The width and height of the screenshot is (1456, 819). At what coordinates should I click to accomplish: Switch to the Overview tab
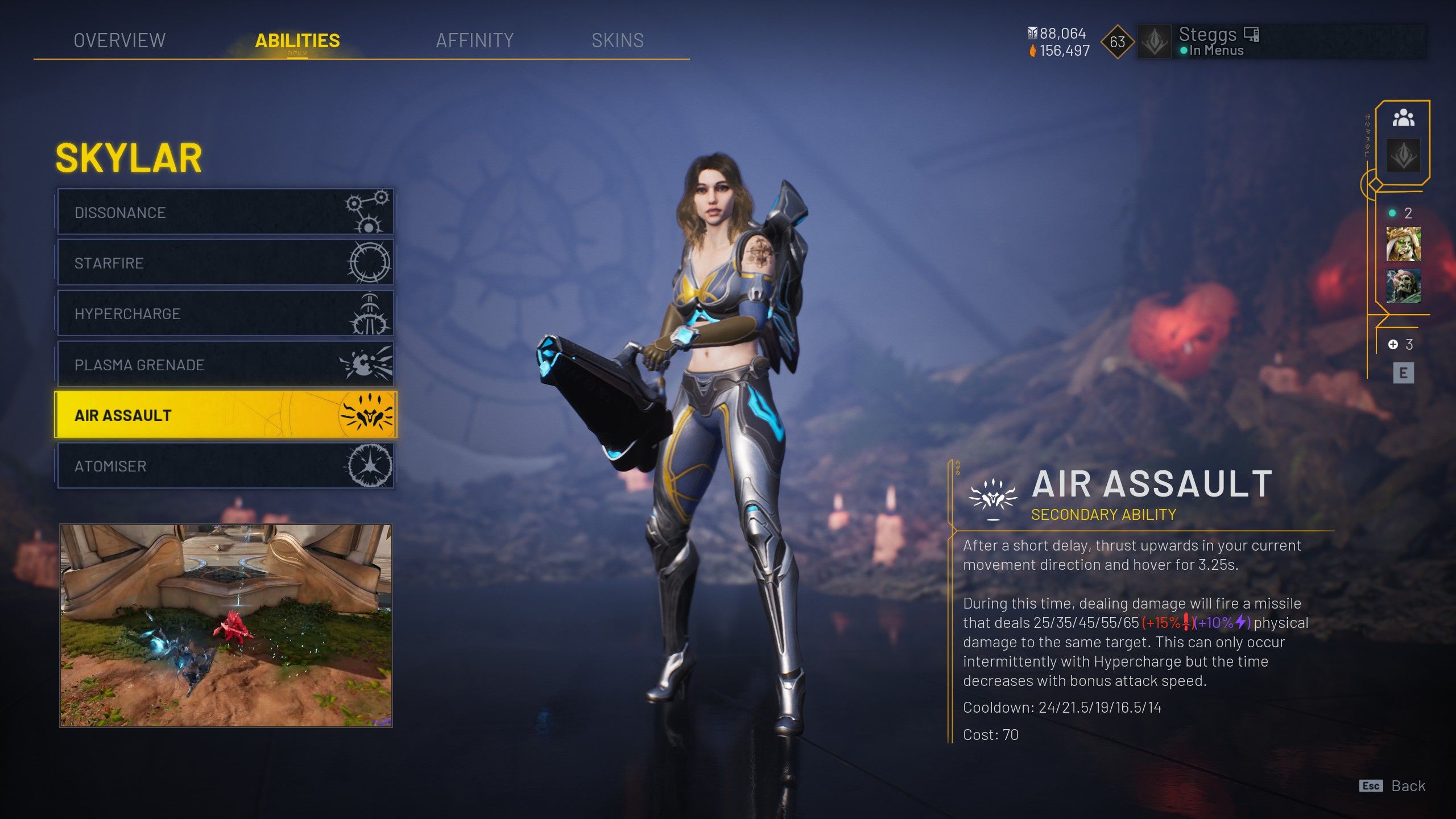pos(119,40)
